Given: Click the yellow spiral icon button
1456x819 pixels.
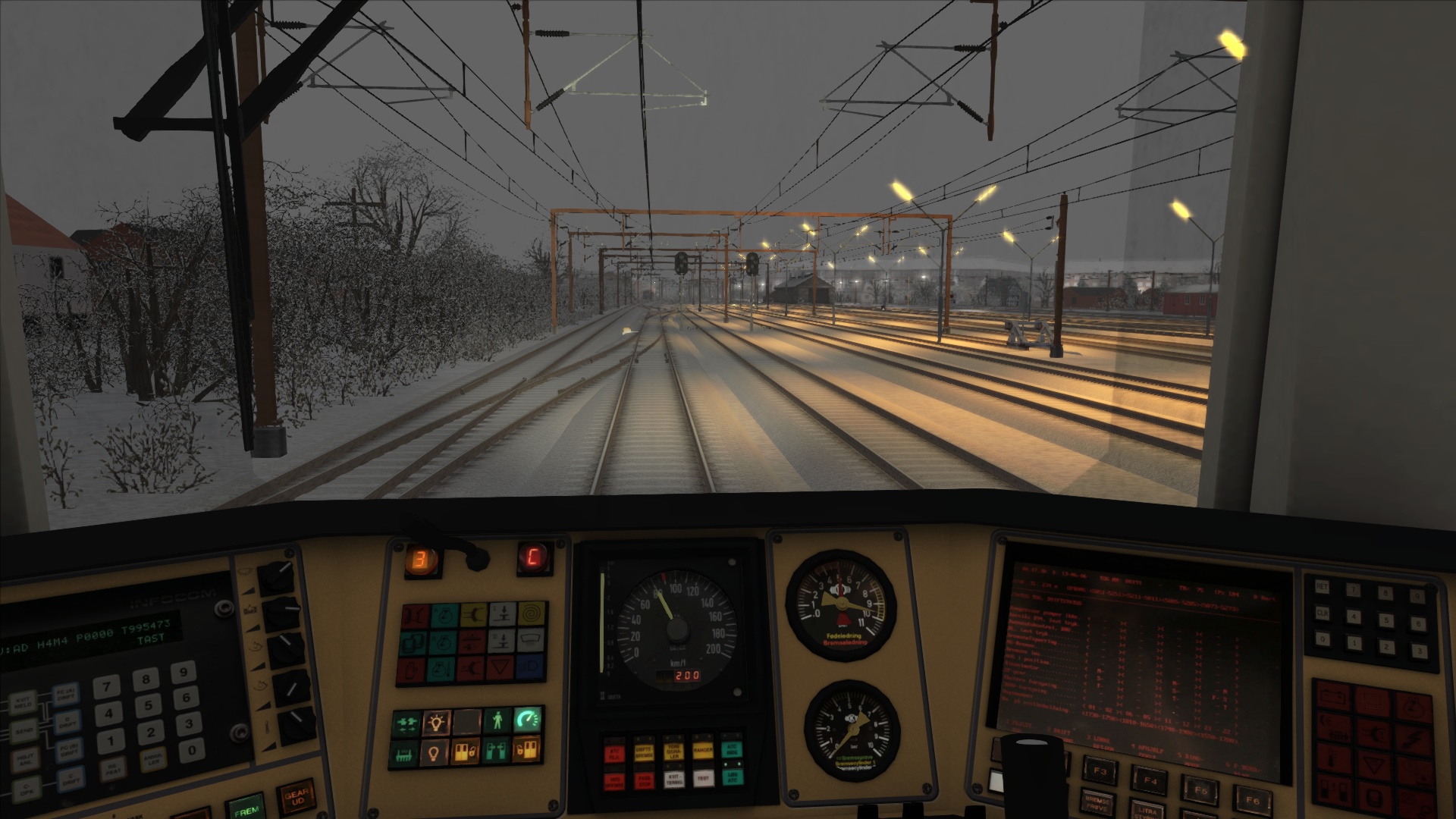Looking at the screenshot, I should (x=532, y=613).
